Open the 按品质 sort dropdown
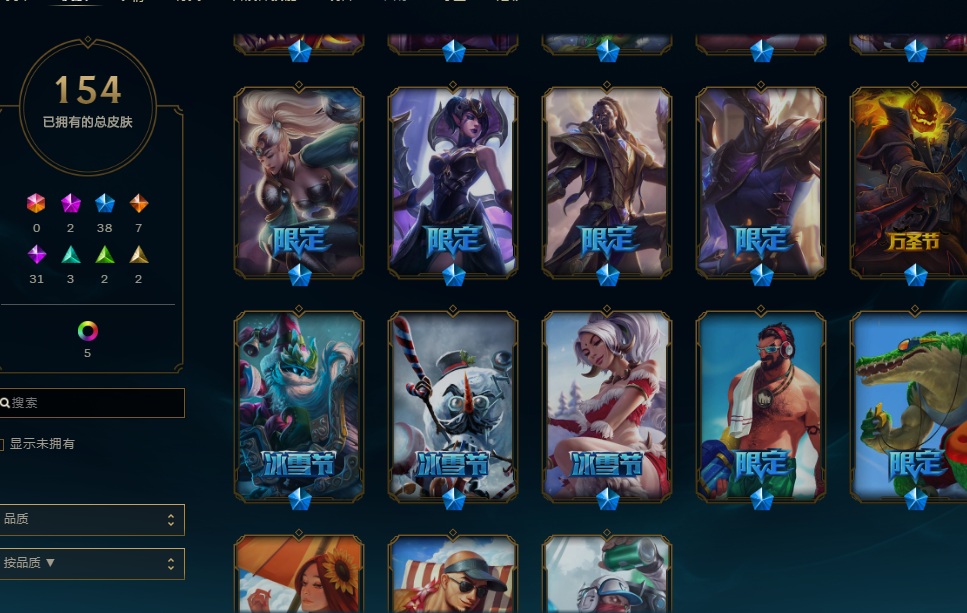This screenshot has width=967, height=613. tap(91, 563)
